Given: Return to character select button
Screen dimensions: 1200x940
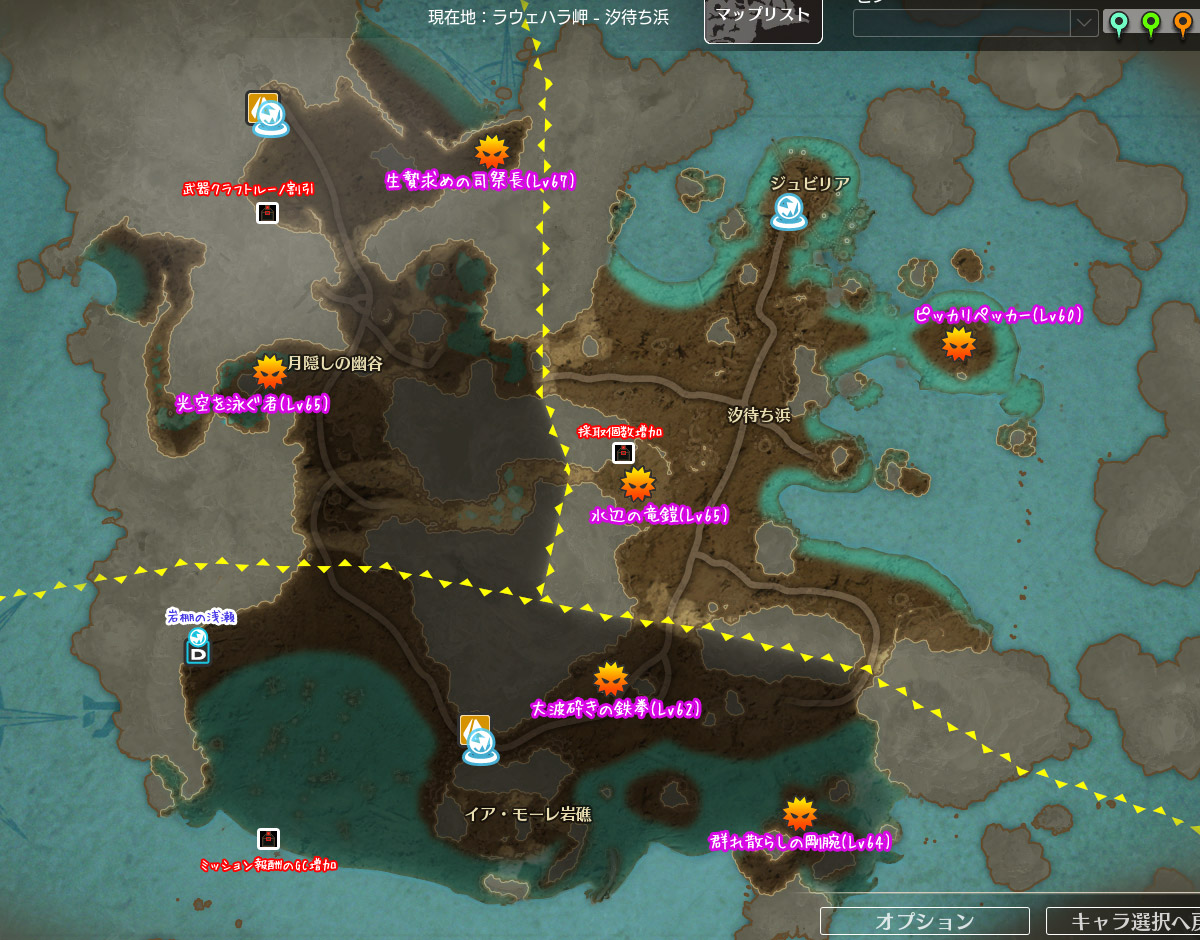Looking at the screenshot, I should [x=1124, y=921].
